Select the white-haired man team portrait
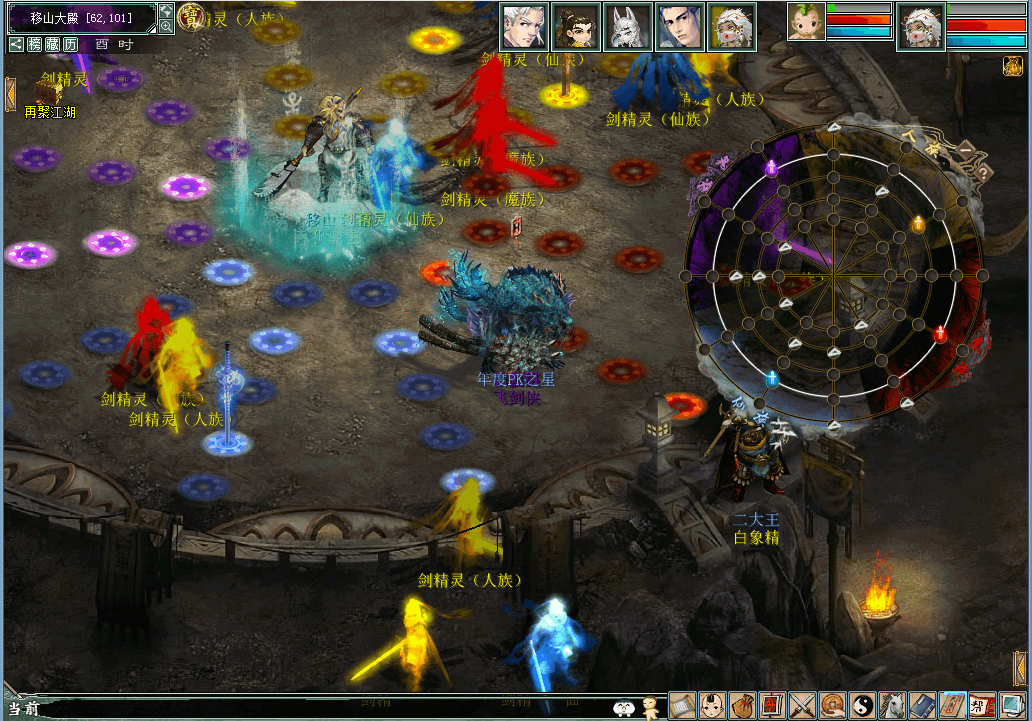 (523, 27)
